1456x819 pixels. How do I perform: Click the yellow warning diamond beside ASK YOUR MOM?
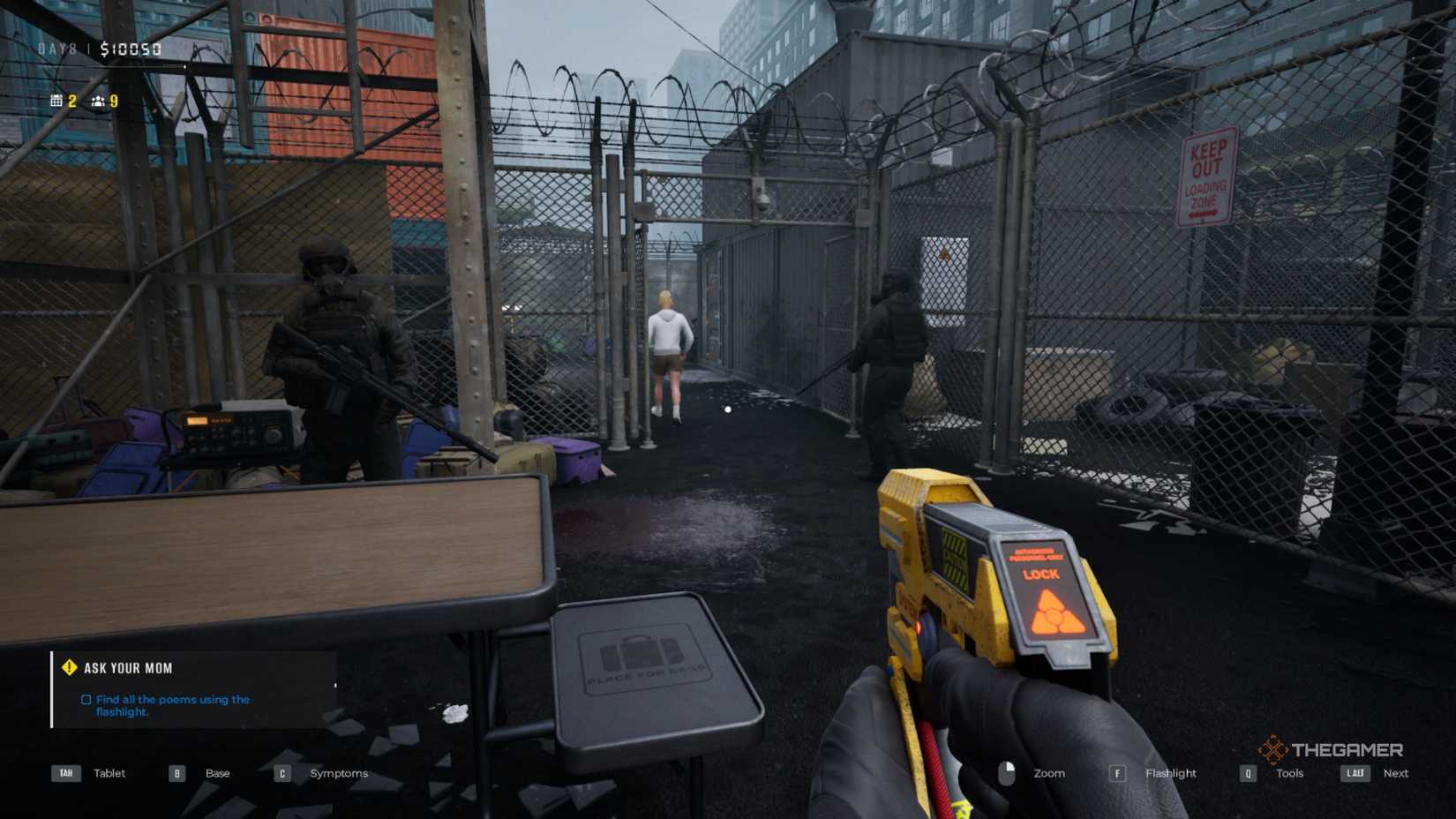pos(69,668)
